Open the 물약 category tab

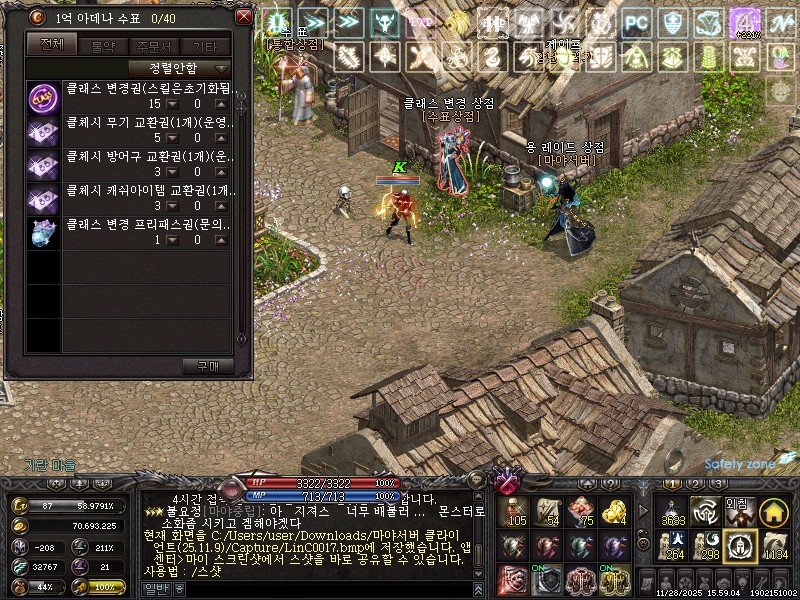tap(102, 44)
